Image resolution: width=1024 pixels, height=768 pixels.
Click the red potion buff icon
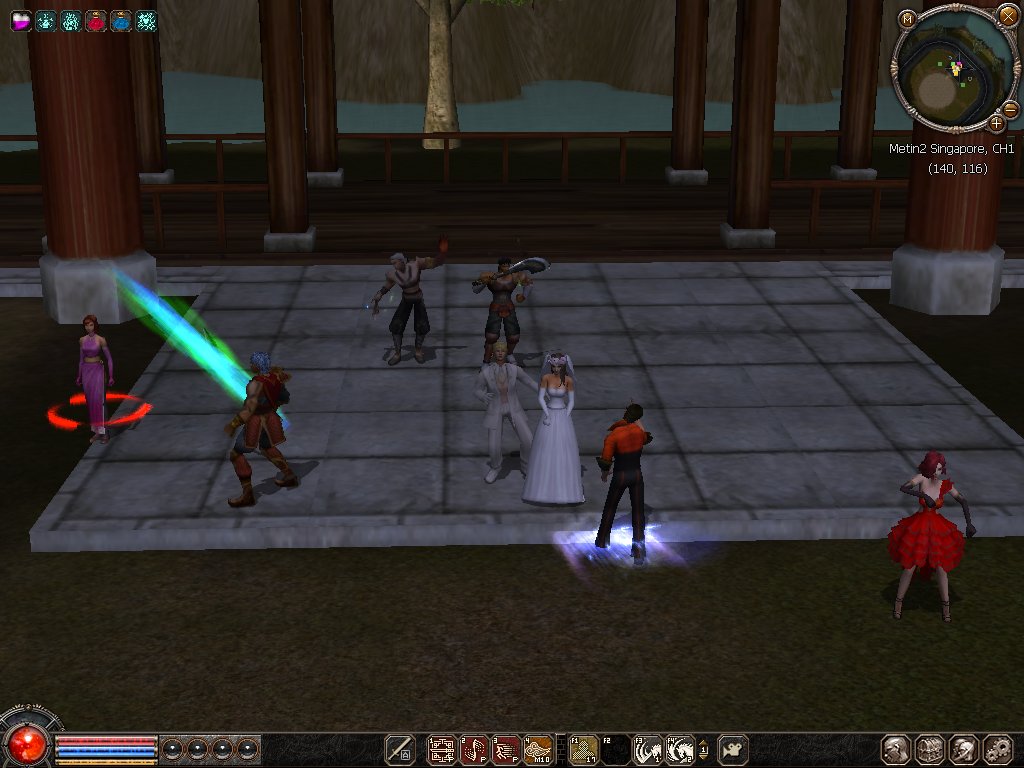(x=96, y=21)
